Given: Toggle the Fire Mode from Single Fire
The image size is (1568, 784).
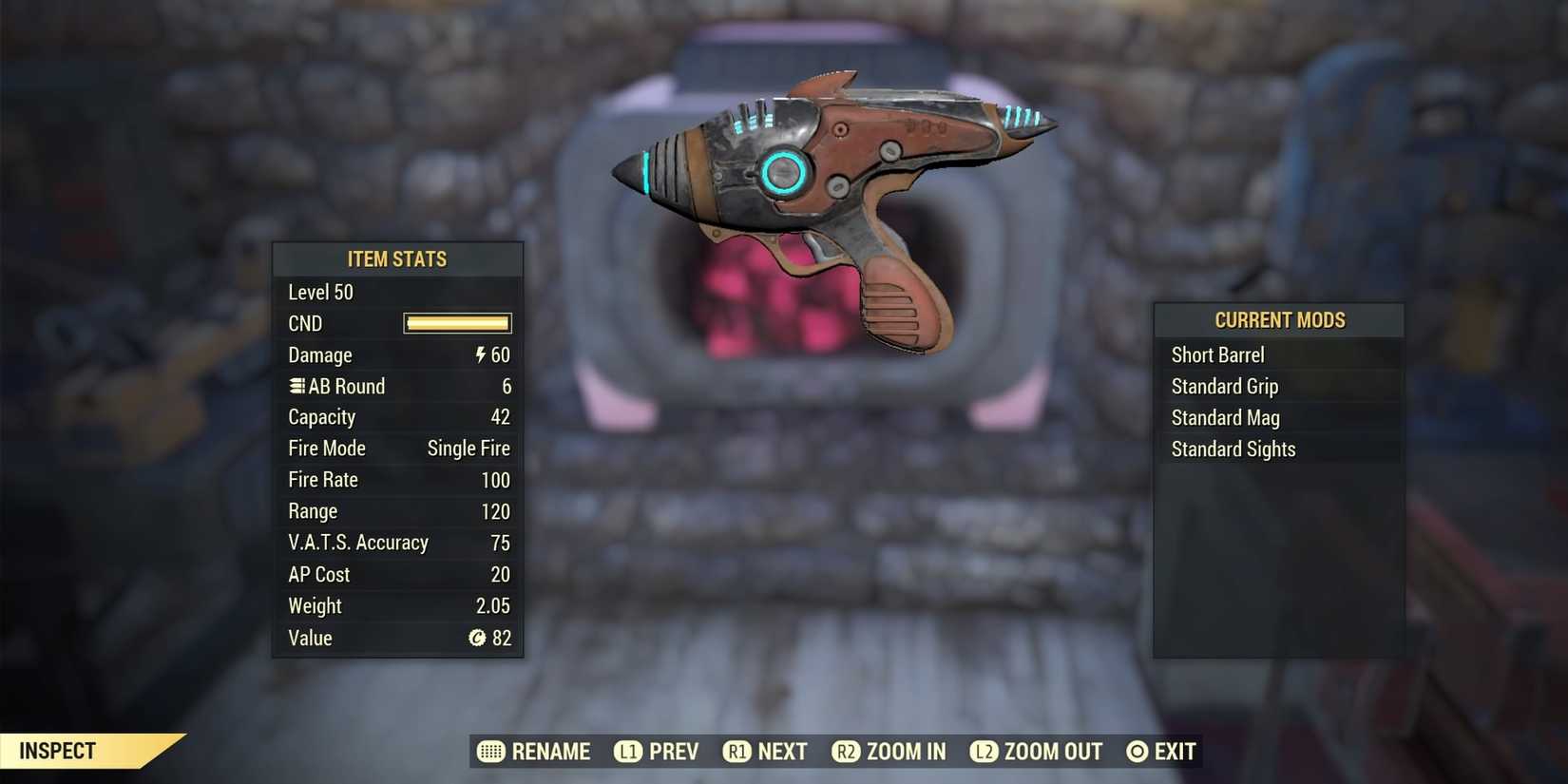Looking at the screenshot, I should pos(468,448).
